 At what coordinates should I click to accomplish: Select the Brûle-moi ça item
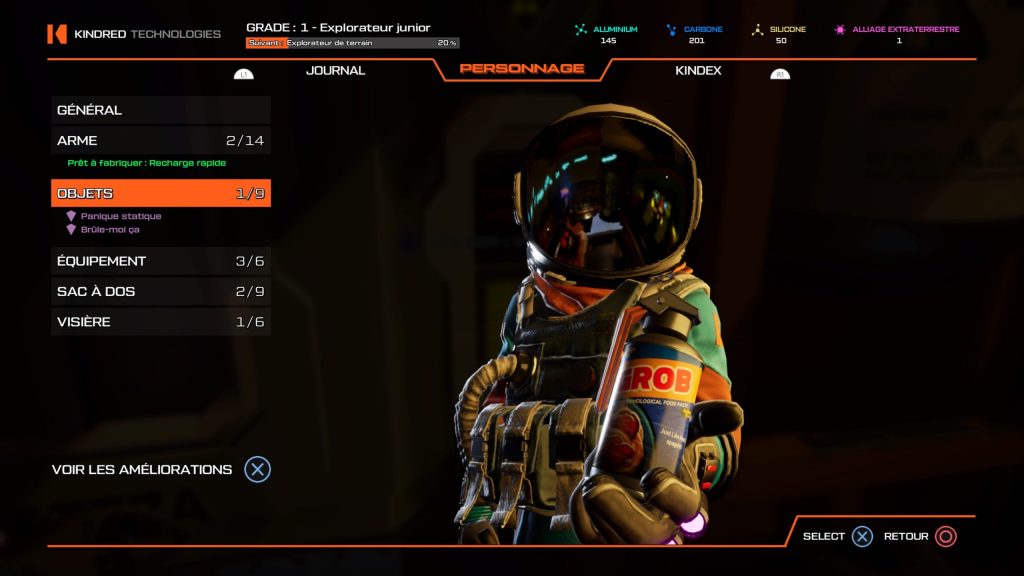(x=110, y=229)
